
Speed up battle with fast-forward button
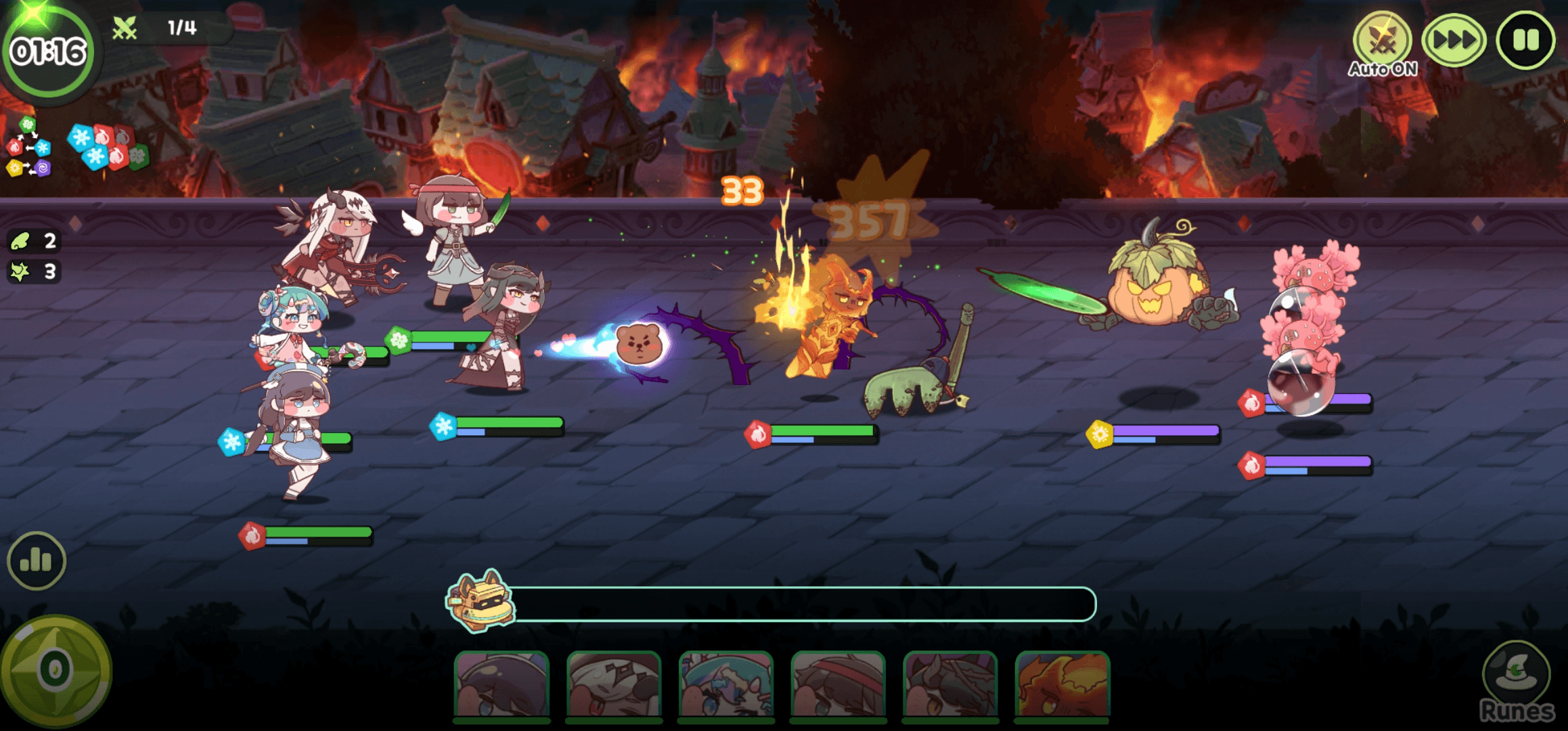(1454, 41)
